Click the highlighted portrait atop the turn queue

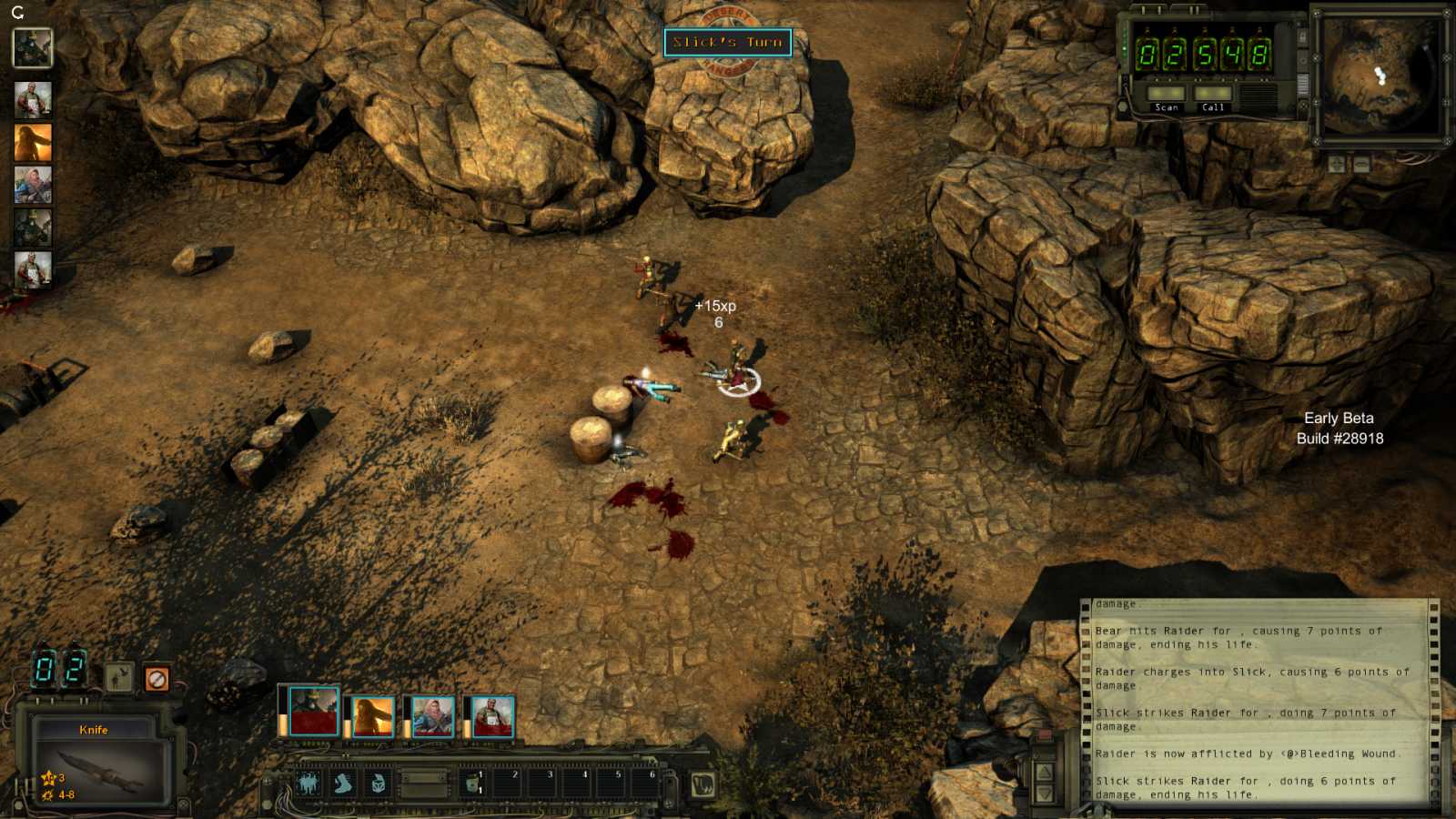coord(33,48)
